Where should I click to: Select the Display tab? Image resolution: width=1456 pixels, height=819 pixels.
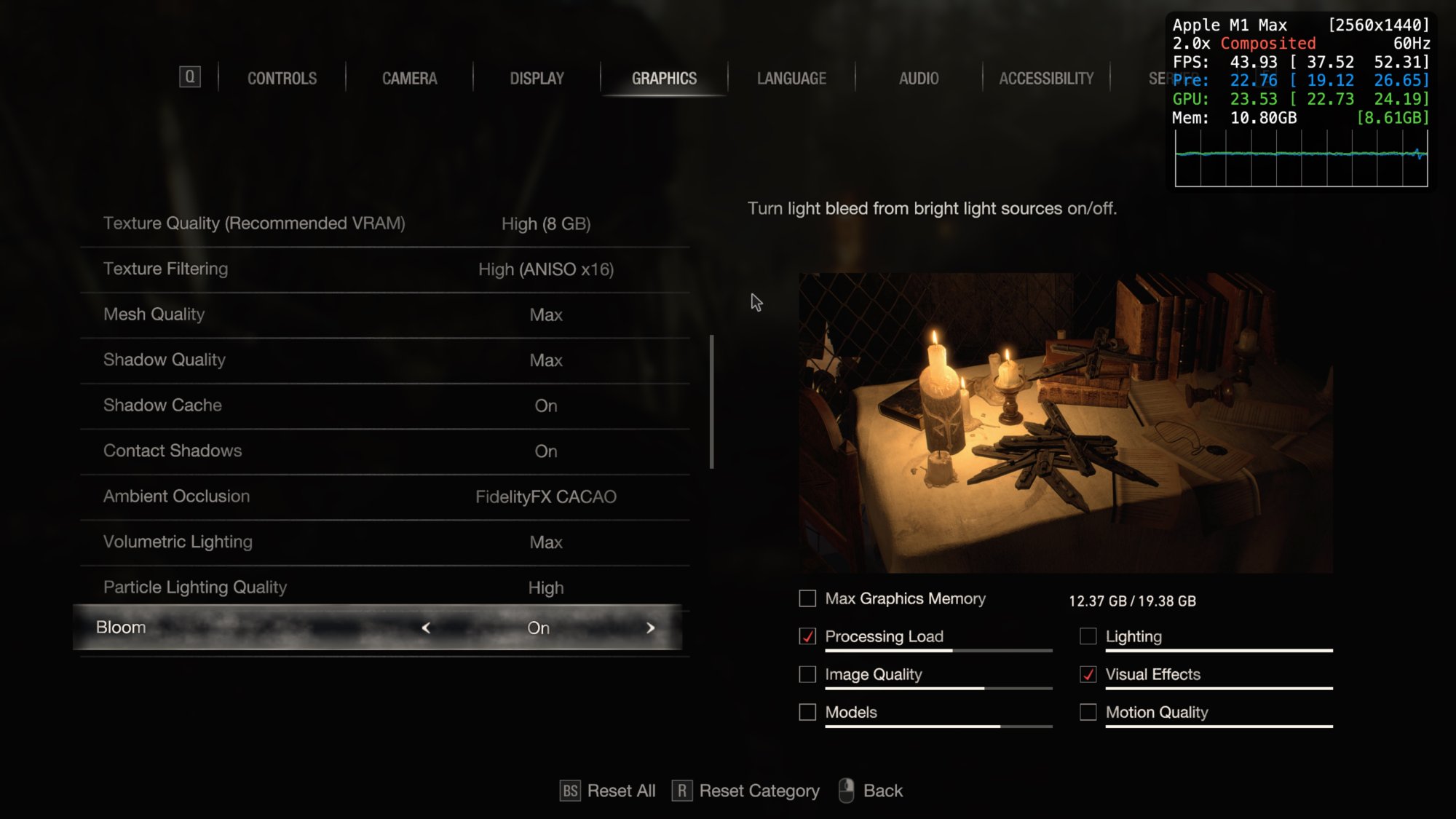[x=537, y=78]
